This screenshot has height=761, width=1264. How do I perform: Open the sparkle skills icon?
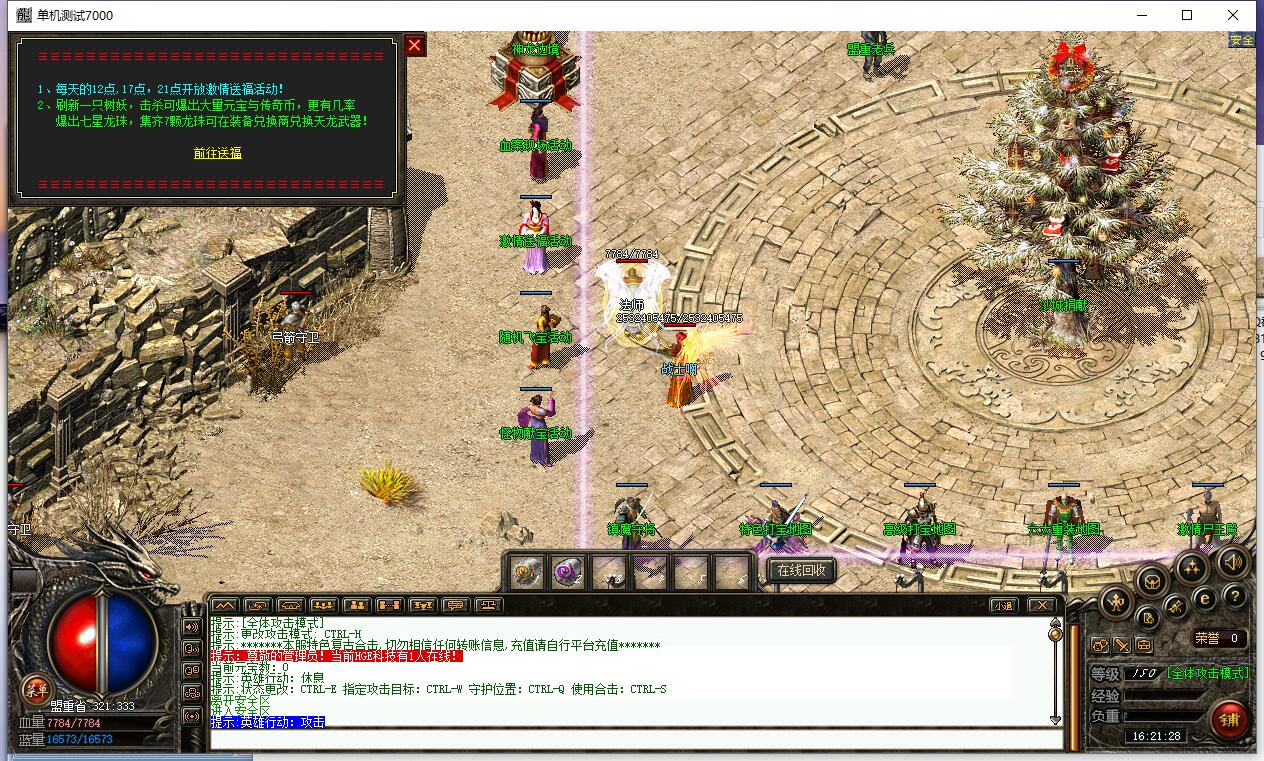coord(1190,567)
